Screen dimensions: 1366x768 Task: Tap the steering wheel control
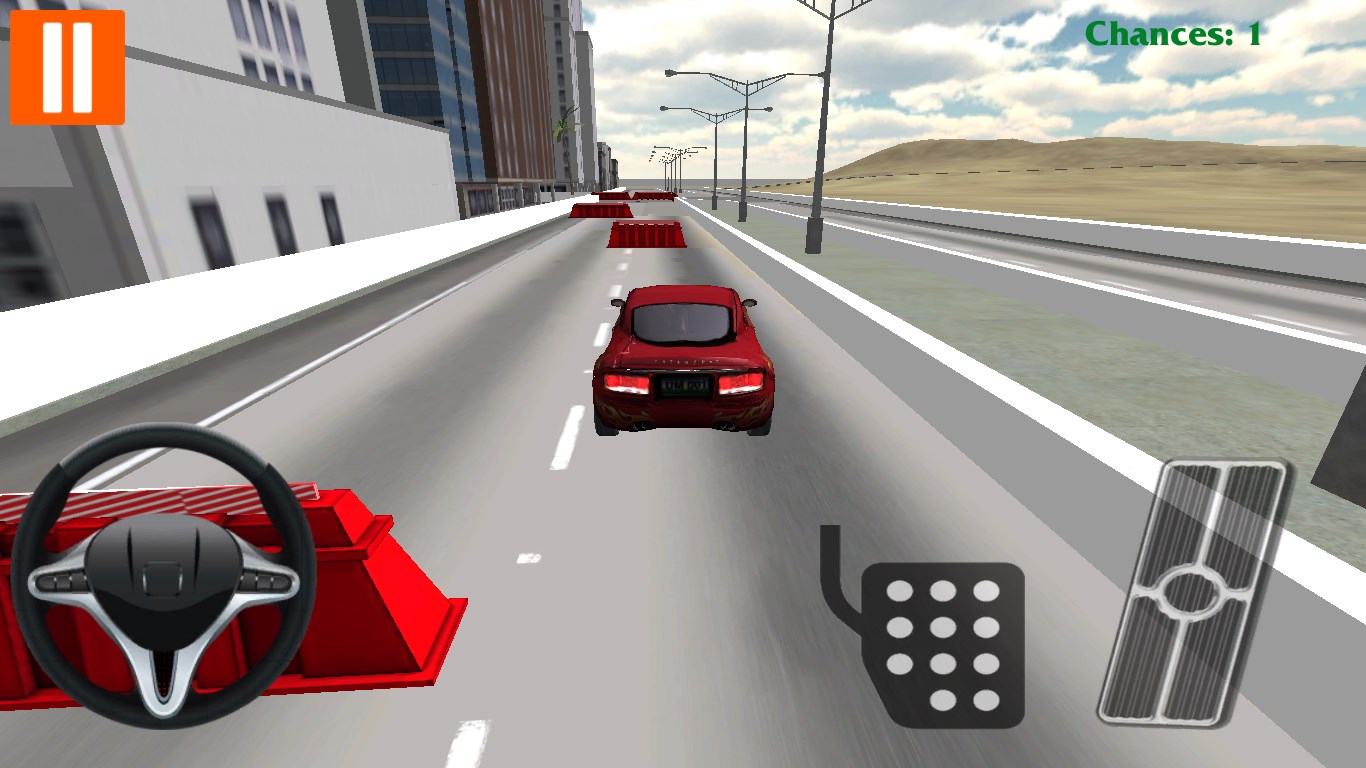163,577
